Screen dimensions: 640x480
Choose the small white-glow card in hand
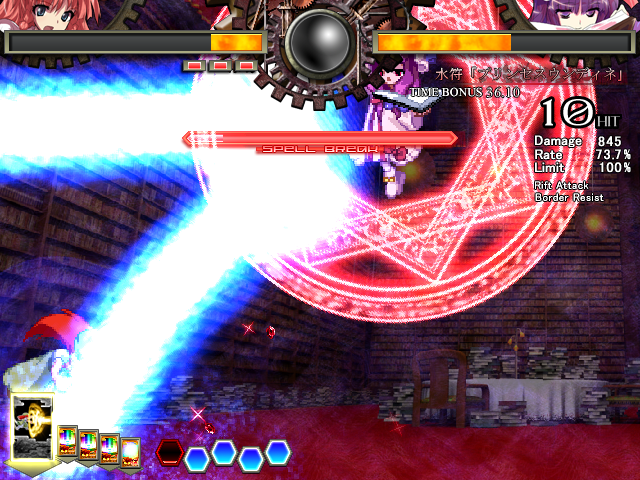130,453
